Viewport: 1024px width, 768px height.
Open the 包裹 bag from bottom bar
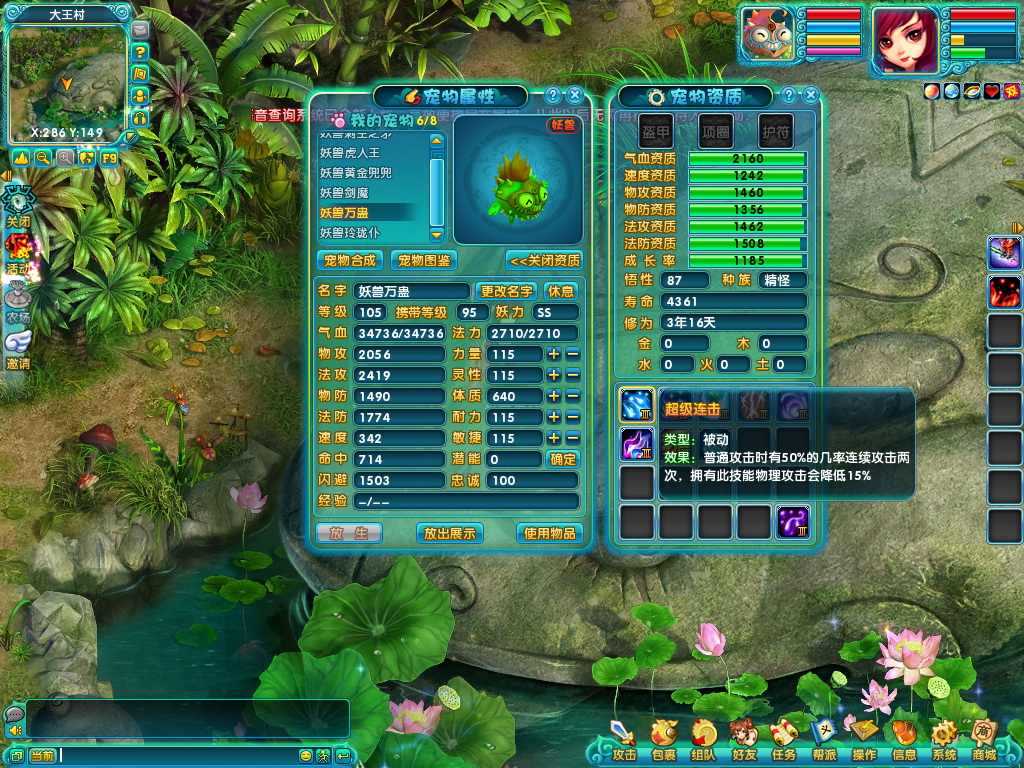[x=664, y=740]
